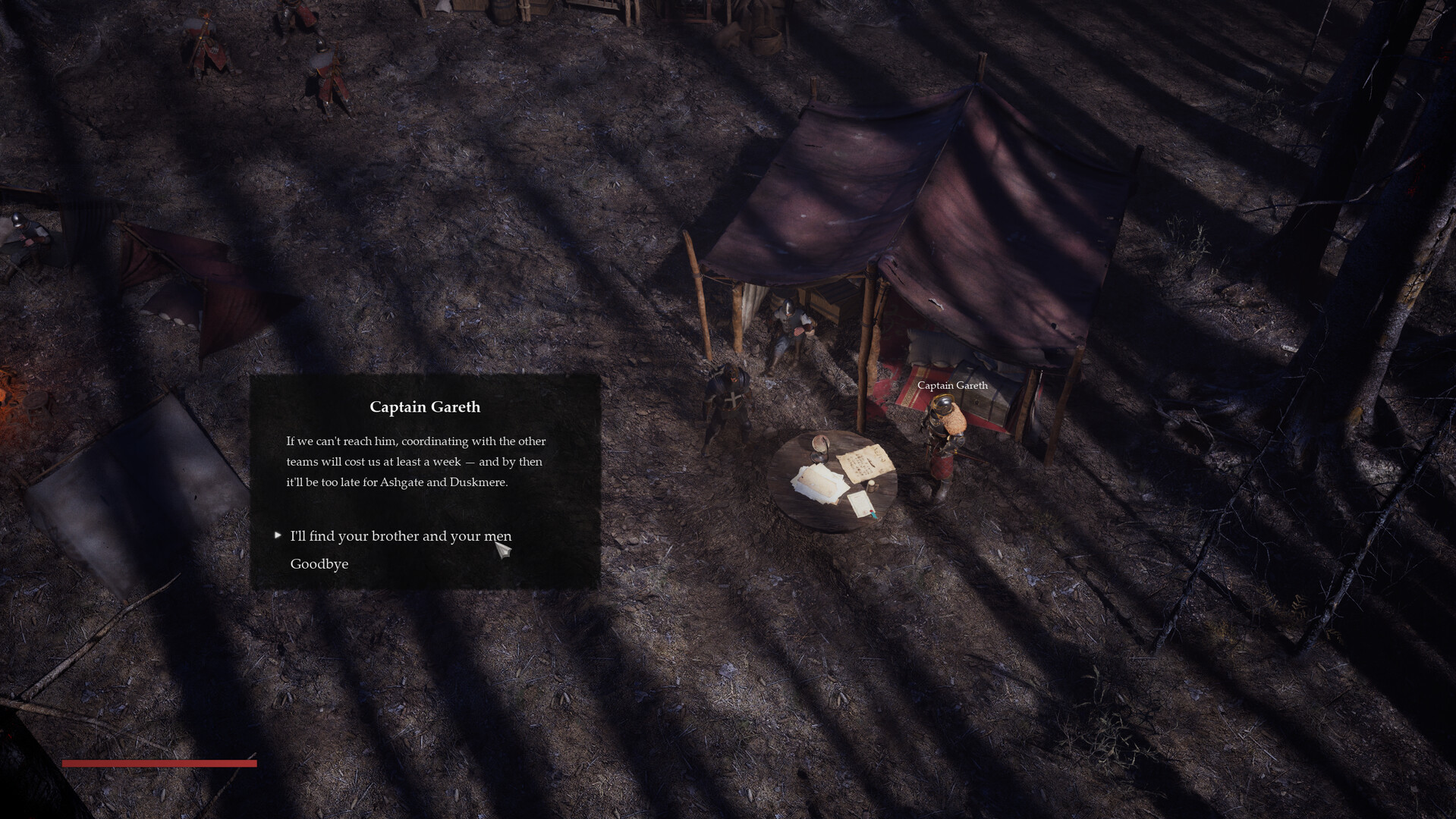This screenshot has width=1456, height=819.
Task: Click the small wooden cup on the table
Action: tap(873, 487)
